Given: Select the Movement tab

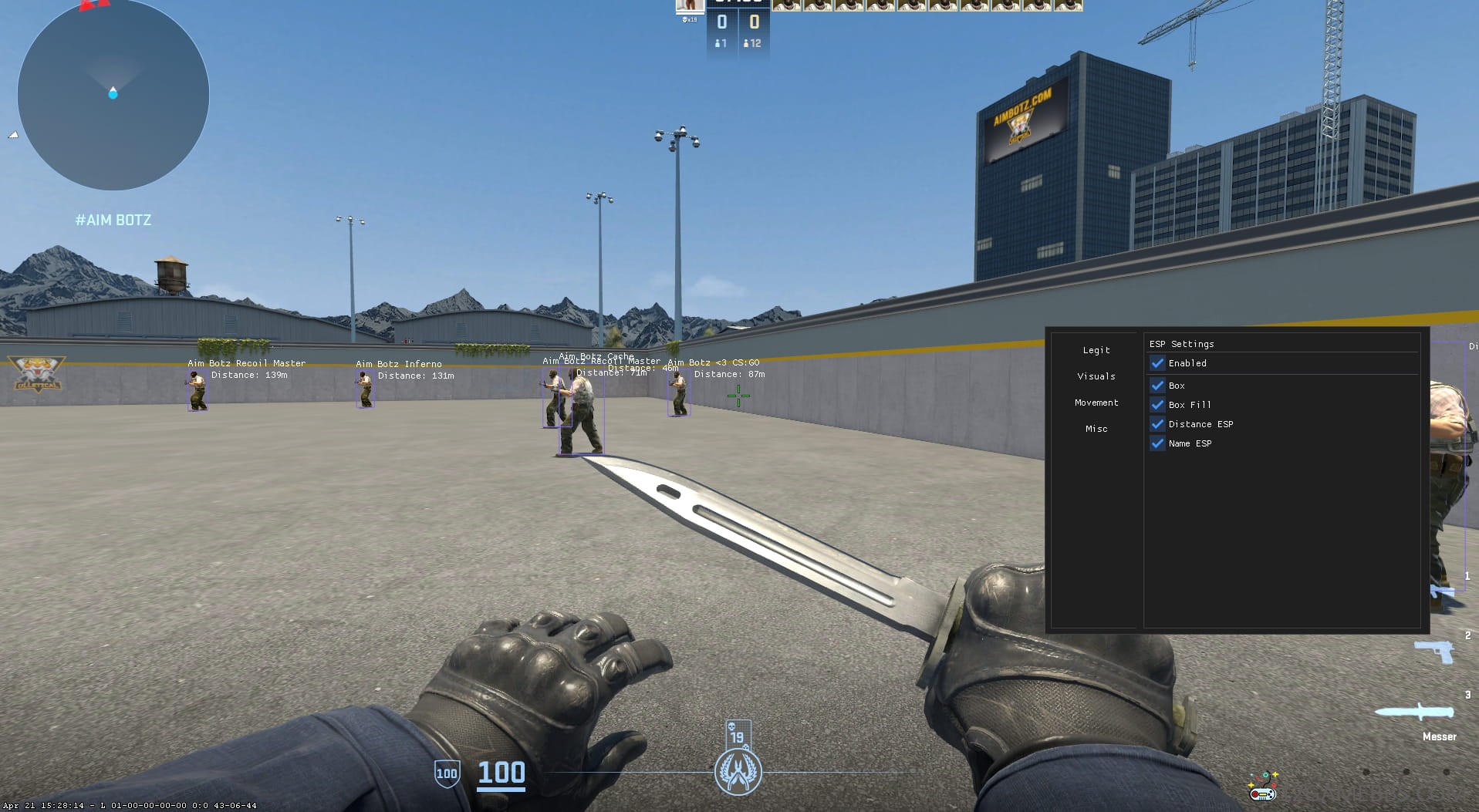Looking at the screenshot, I should [1096, 403].
